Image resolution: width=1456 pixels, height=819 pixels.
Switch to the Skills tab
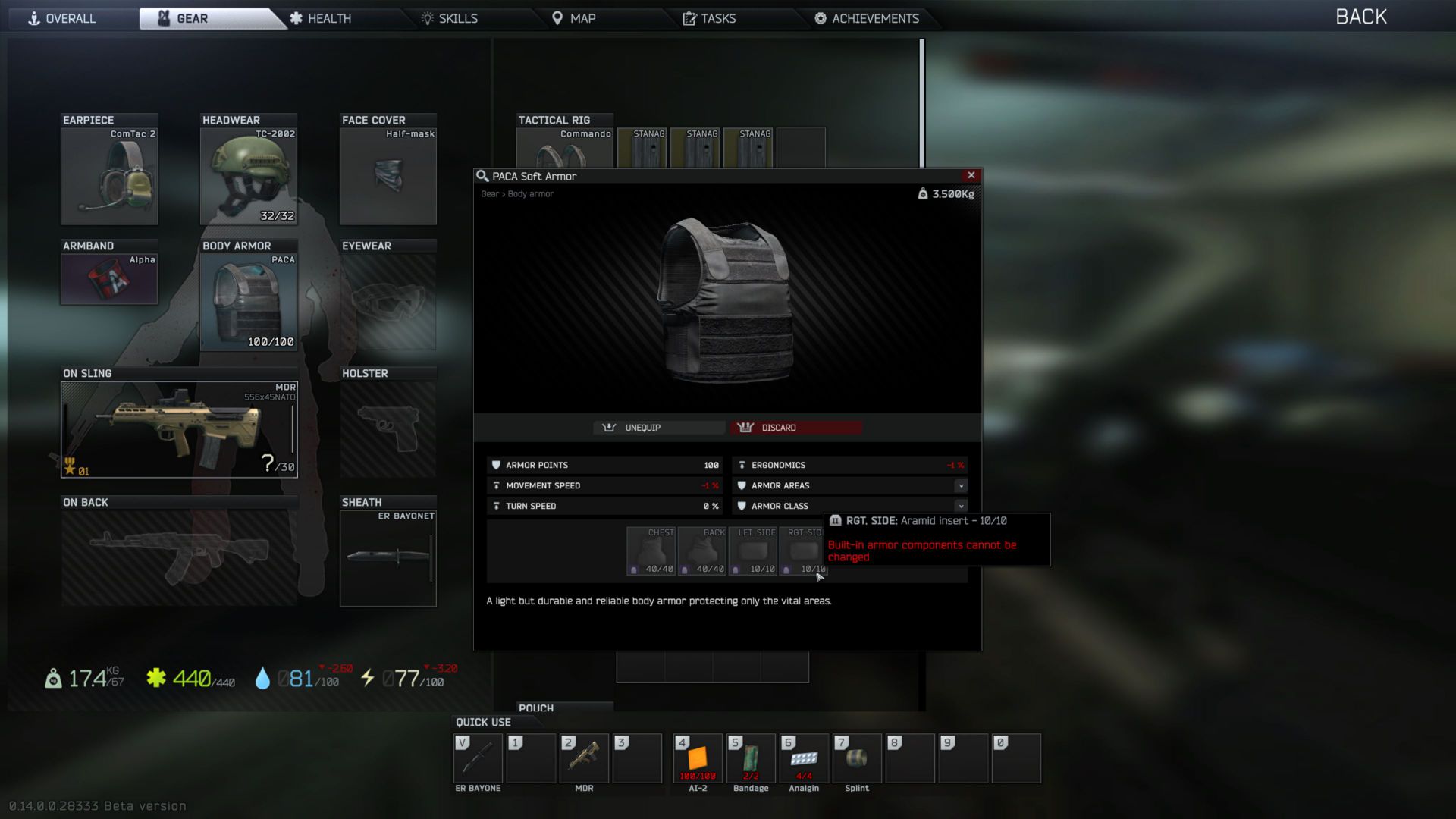pyautogui.click(x=450, y=18)
